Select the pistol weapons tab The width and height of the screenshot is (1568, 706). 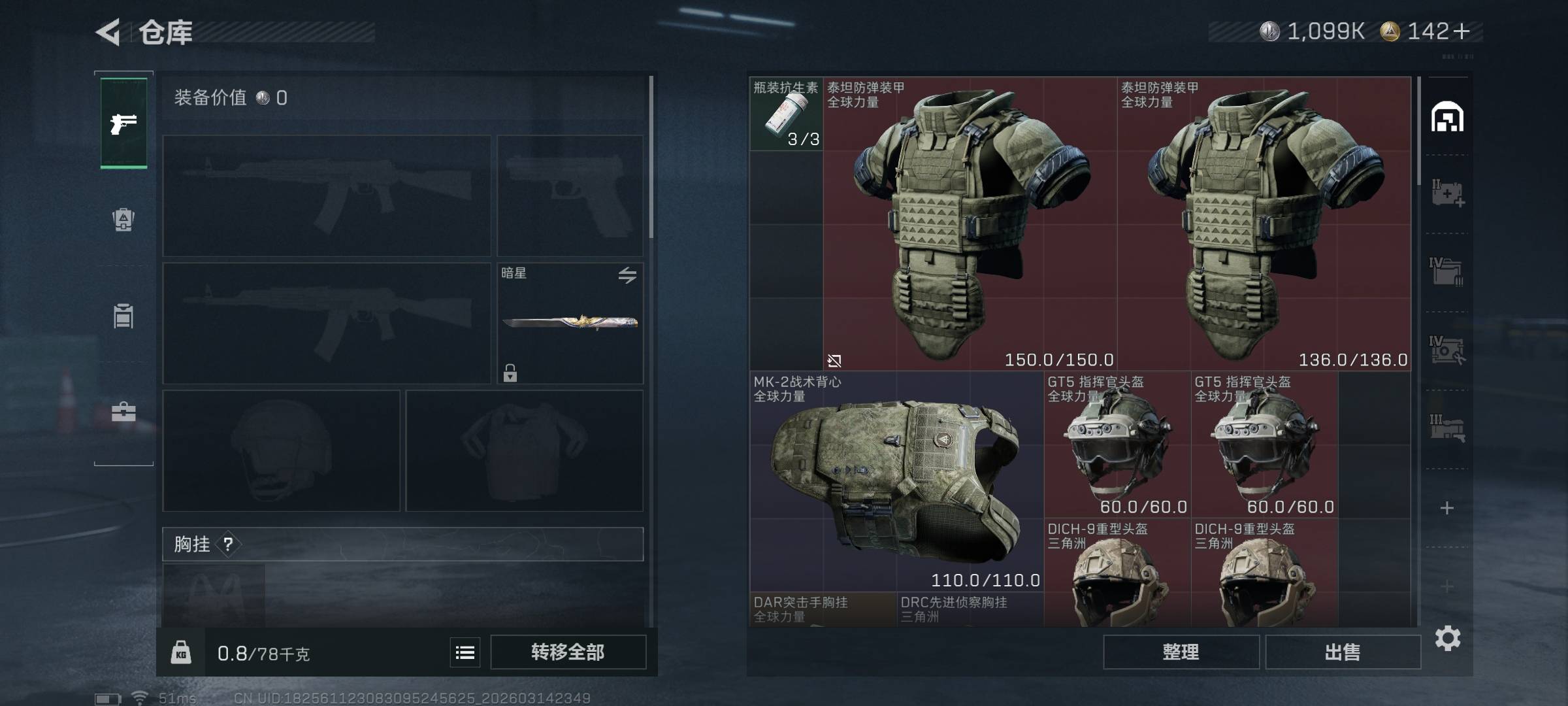click(x=123, y=123)
